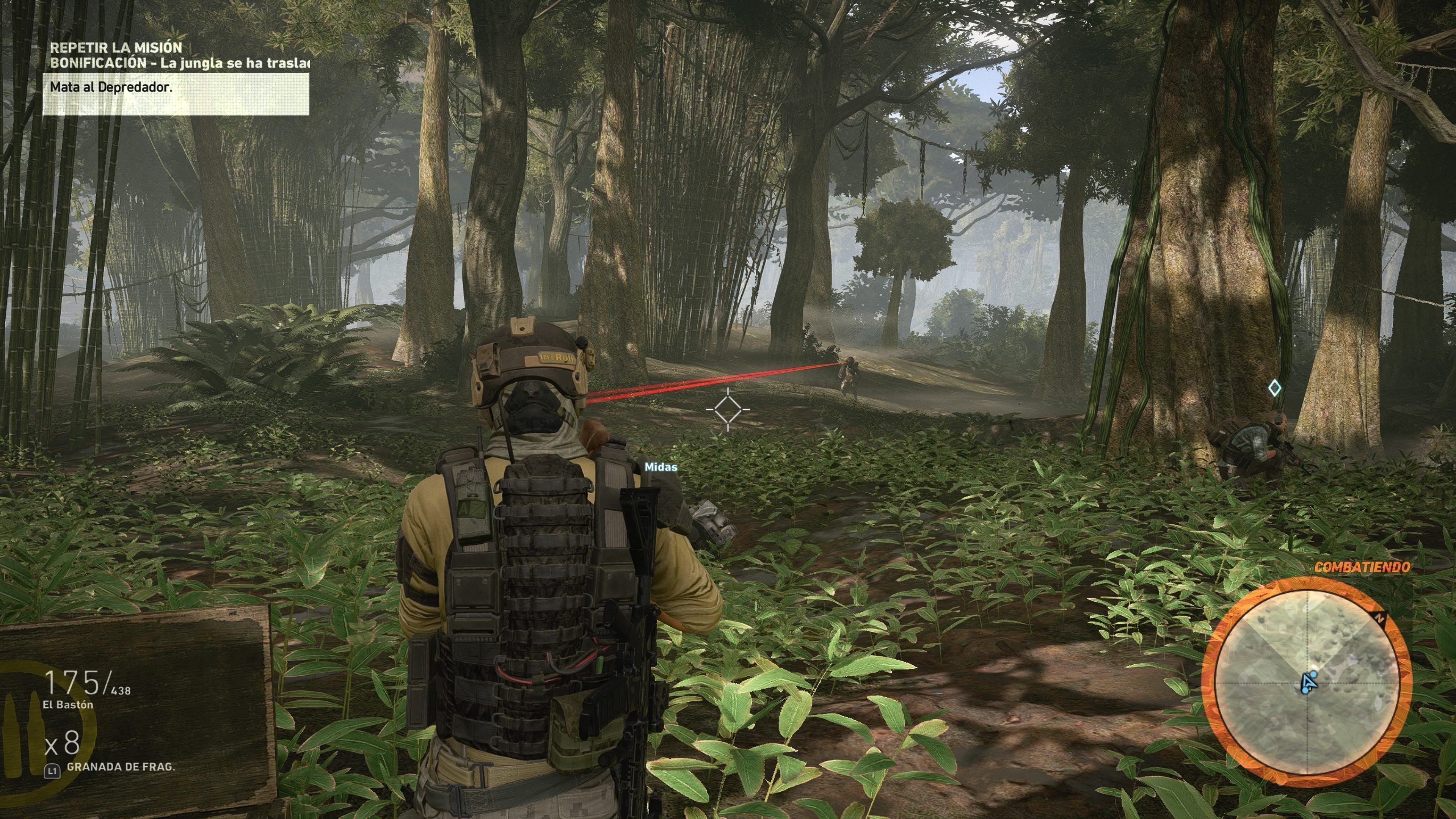Select the Granada de Frag. item
The width and height of the screenshot is (1456, 819).
[x=121, y=767]
